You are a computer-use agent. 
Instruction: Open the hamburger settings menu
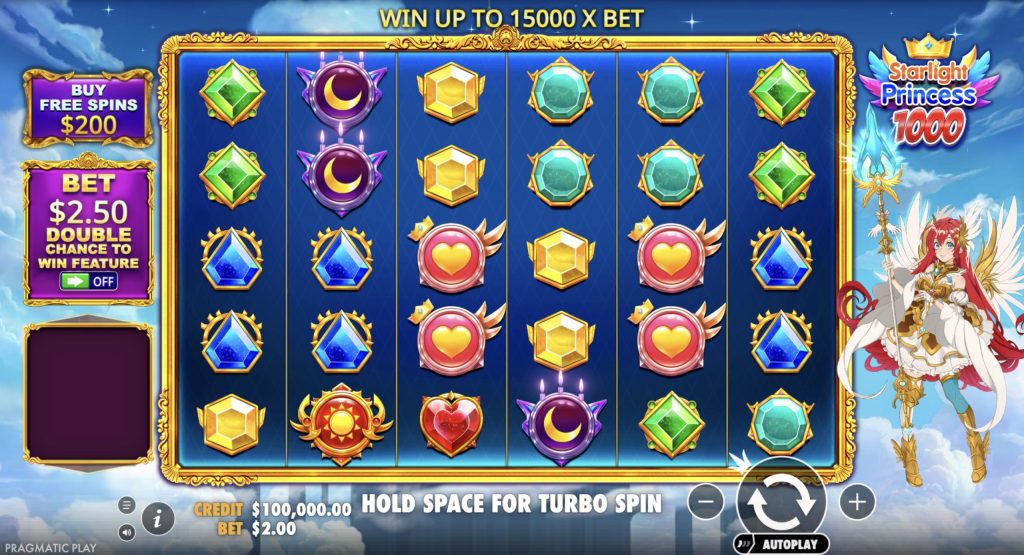(x=127, y=504)
